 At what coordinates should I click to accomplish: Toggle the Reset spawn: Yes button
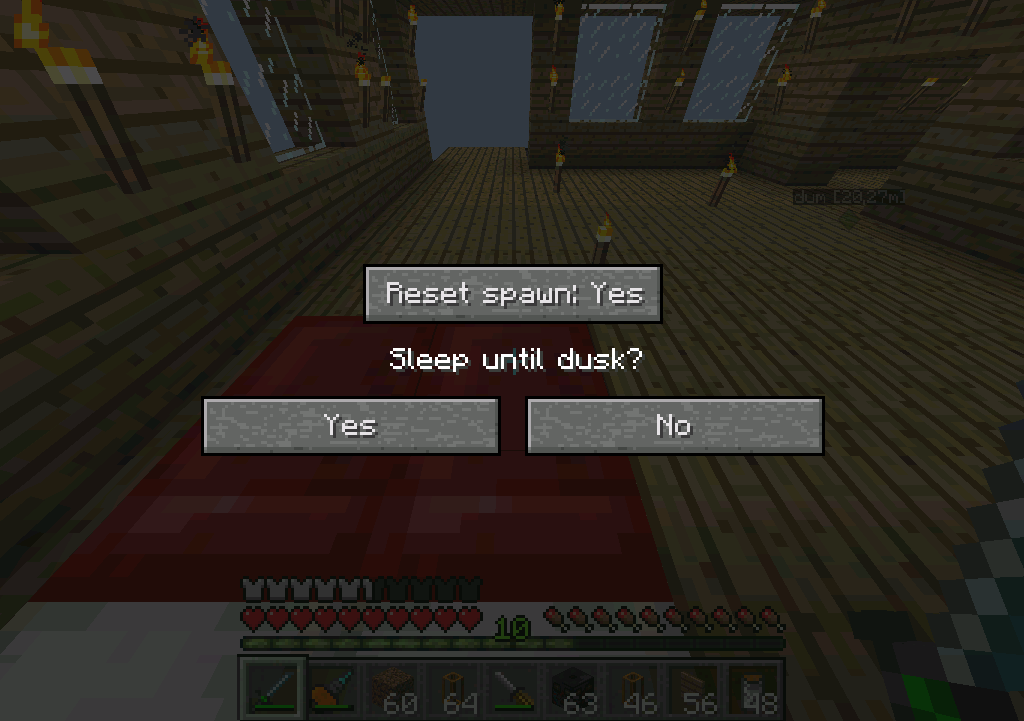512,294
